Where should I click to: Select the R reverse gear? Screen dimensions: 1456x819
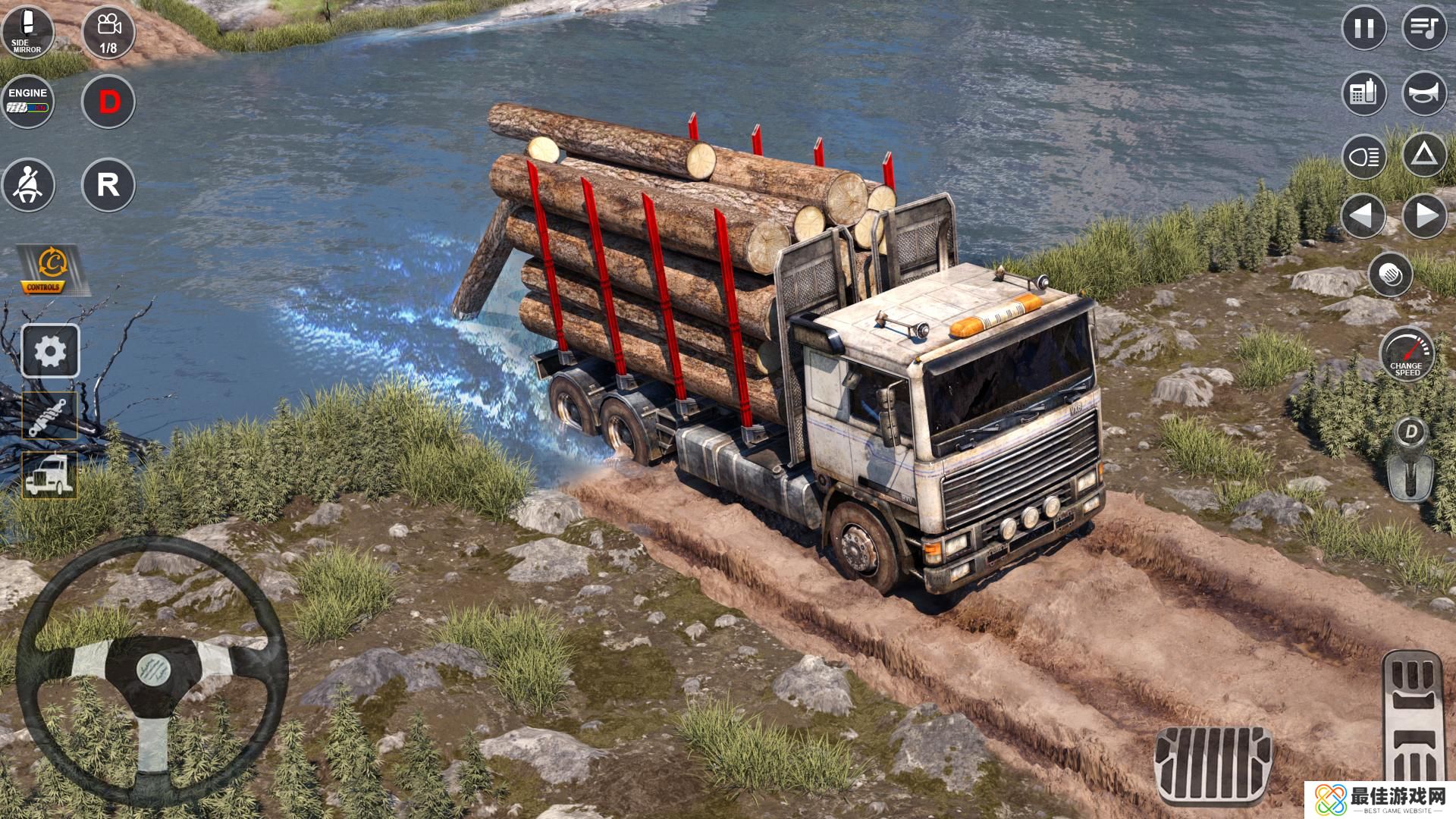click(108, 185)
